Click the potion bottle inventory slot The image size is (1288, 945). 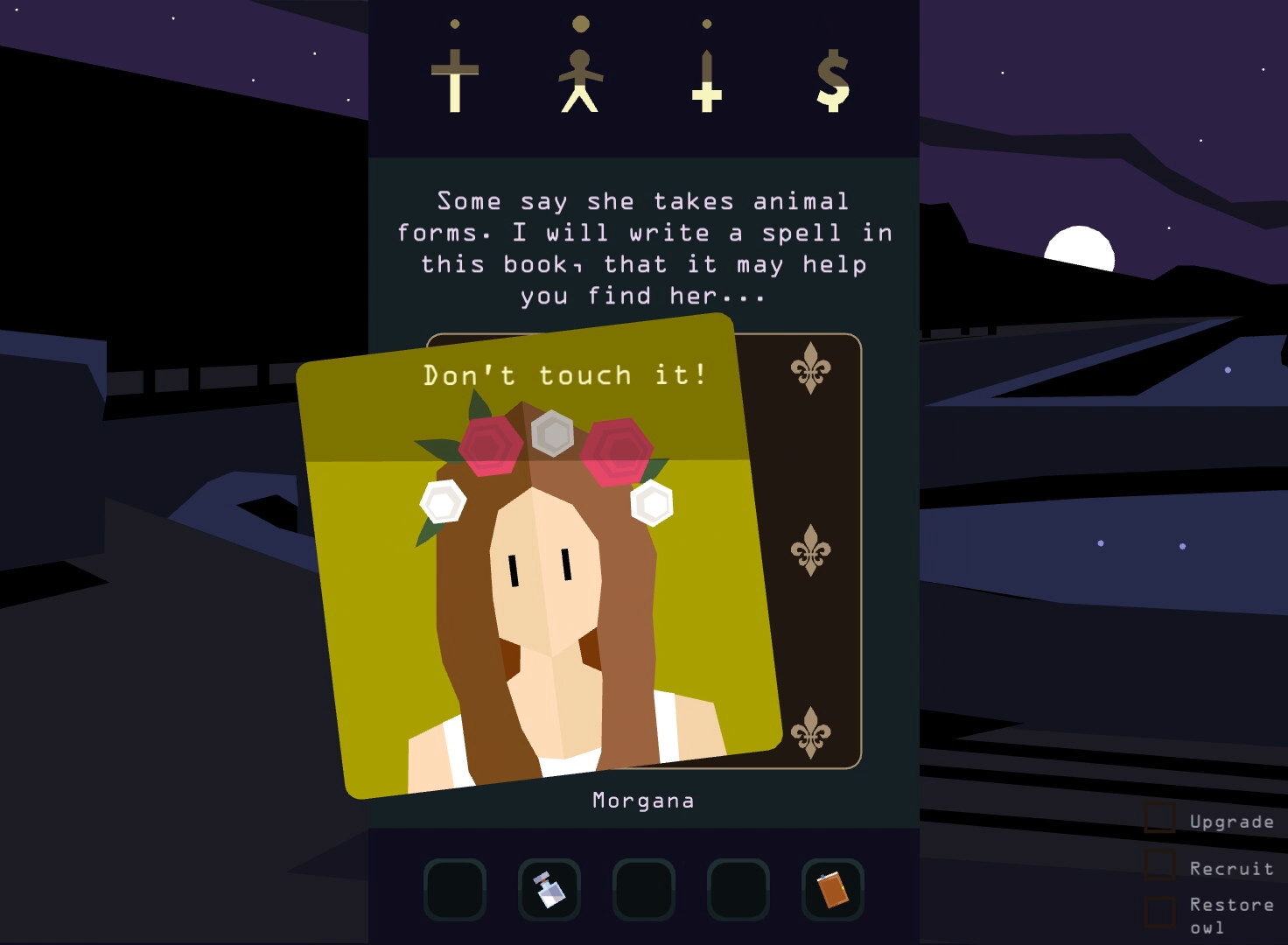pos(549,890)
